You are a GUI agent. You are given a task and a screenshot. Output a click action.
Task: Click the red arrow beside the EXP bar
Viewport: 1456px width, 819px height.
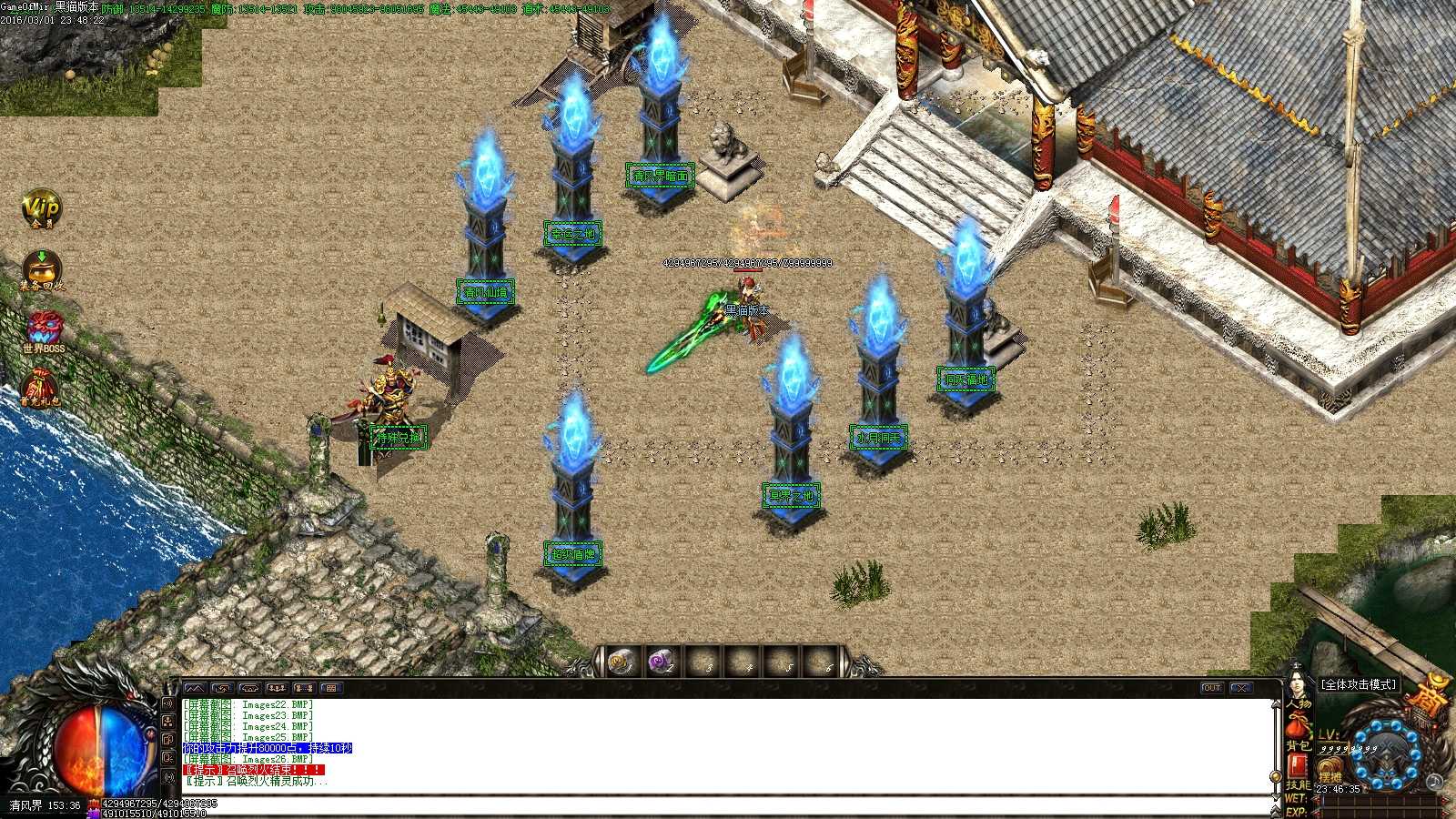(1317, 812)
